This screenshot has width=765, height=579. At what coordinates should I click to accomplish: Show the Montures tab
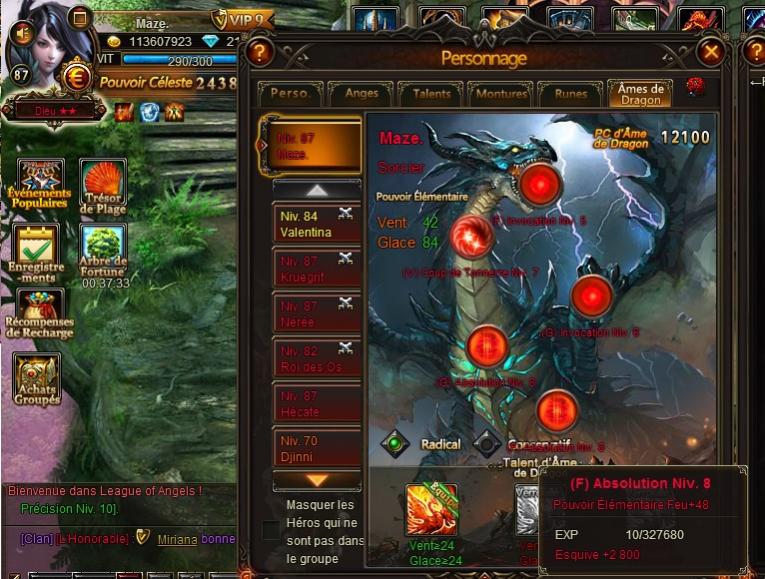coord(500,94)
